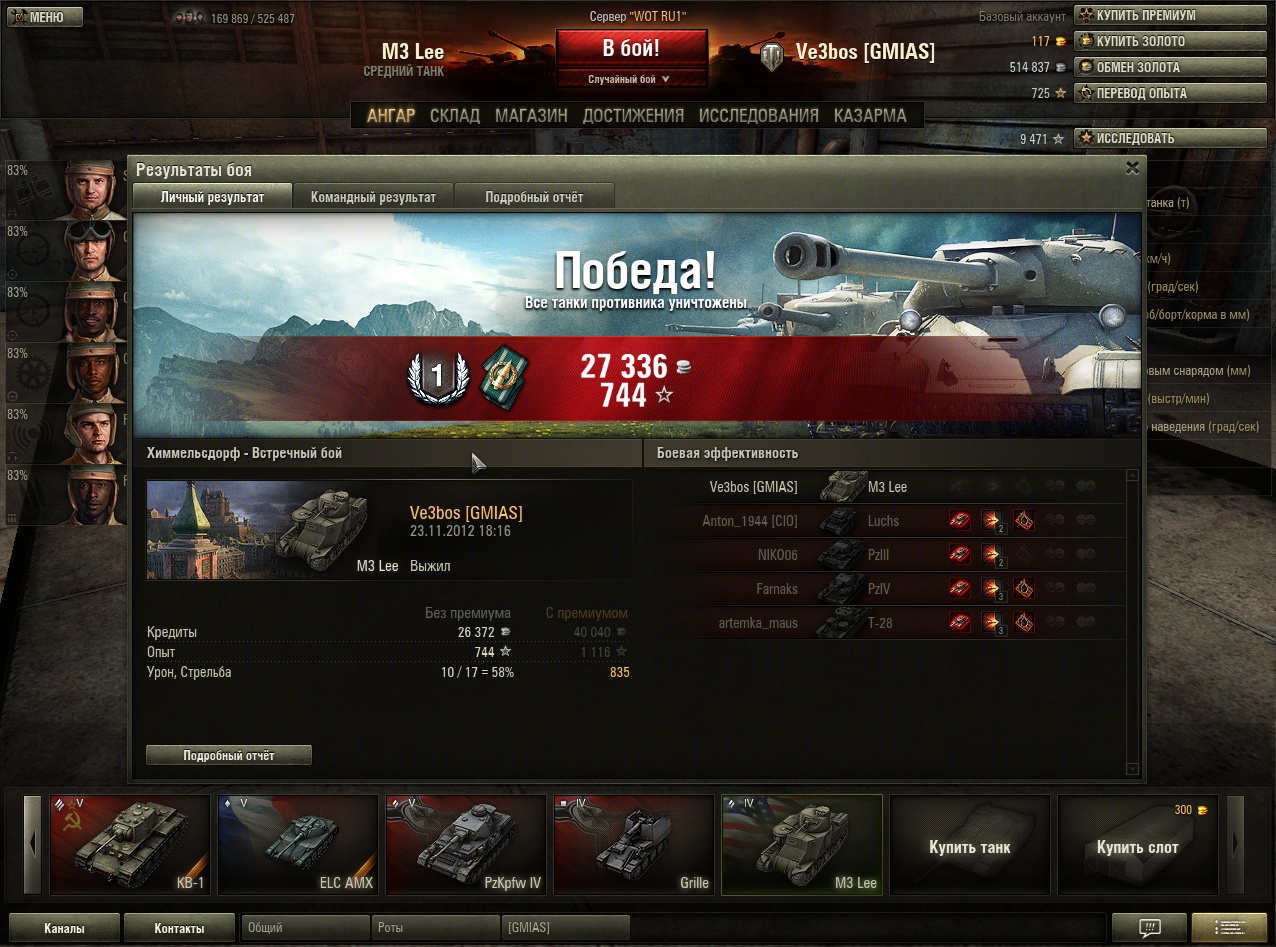This screenshot has height=947, width=1276.
Task: Open the Случайный бой battle type dropdown
Action: pyautogui.click(x=631, y=79)
